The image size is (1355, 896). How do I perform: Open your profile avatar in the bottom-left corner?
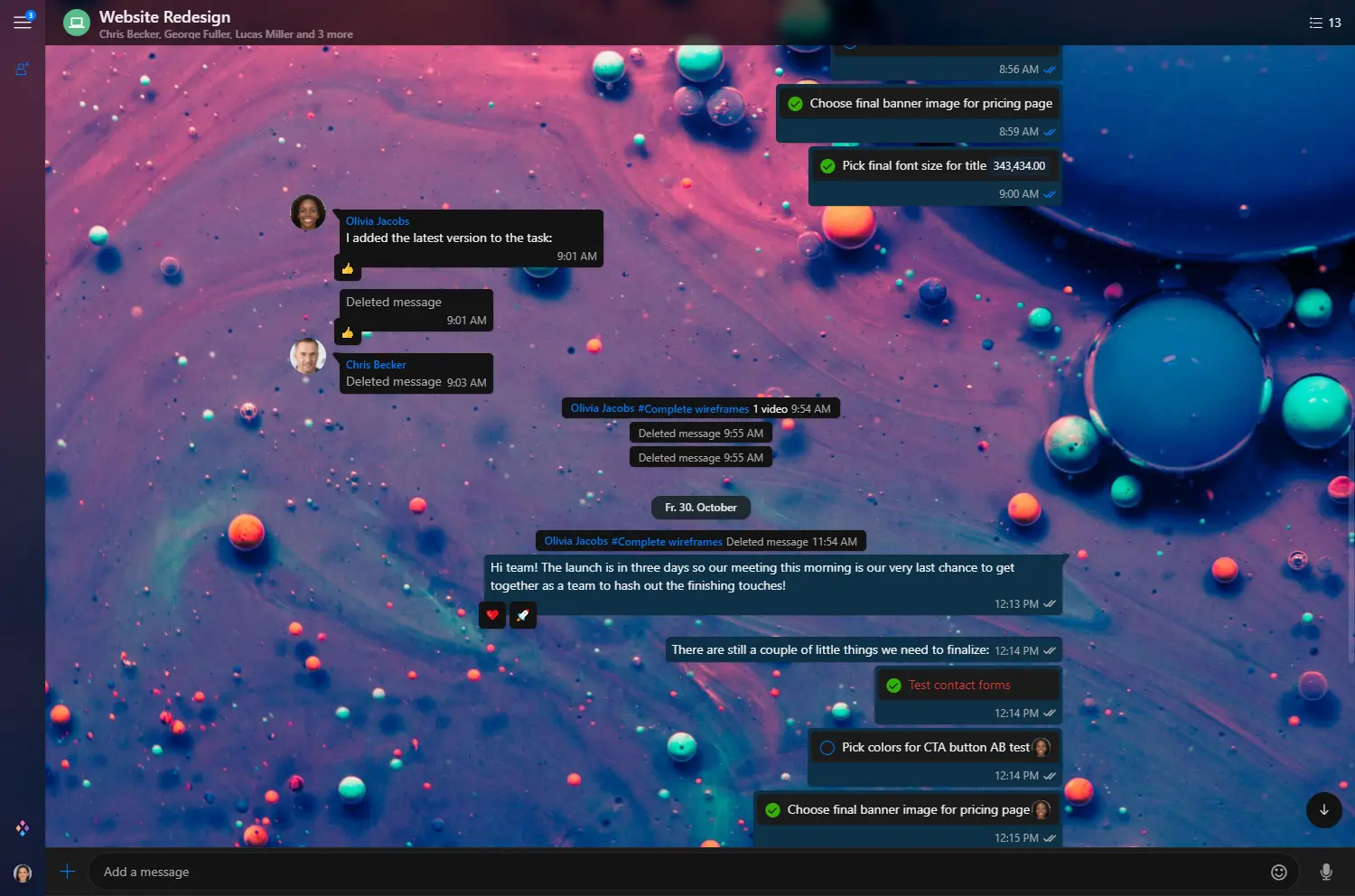(23, 873)
